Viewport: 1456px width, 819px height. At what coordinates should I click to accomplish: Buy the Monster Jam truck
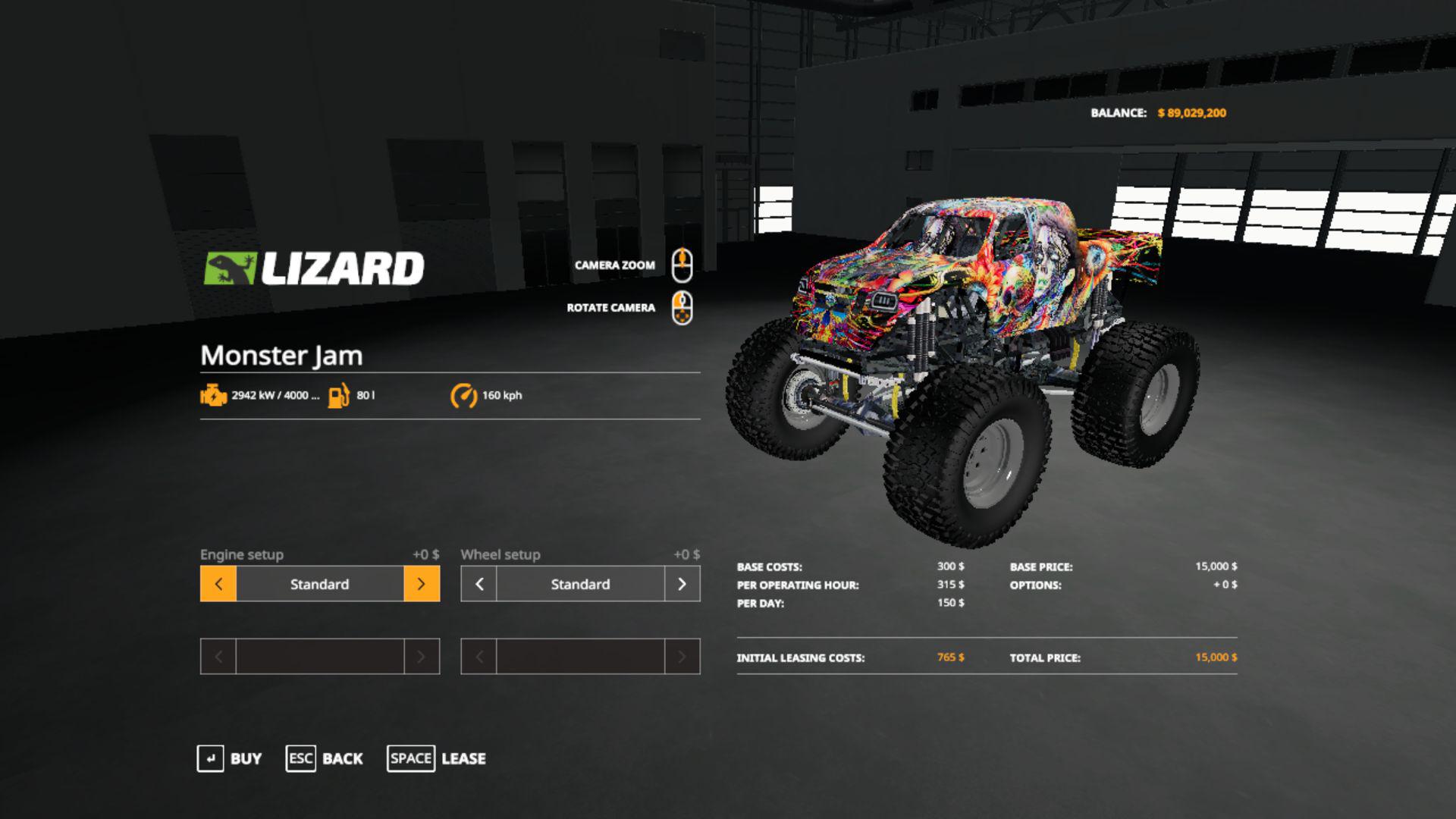(230, 758)
